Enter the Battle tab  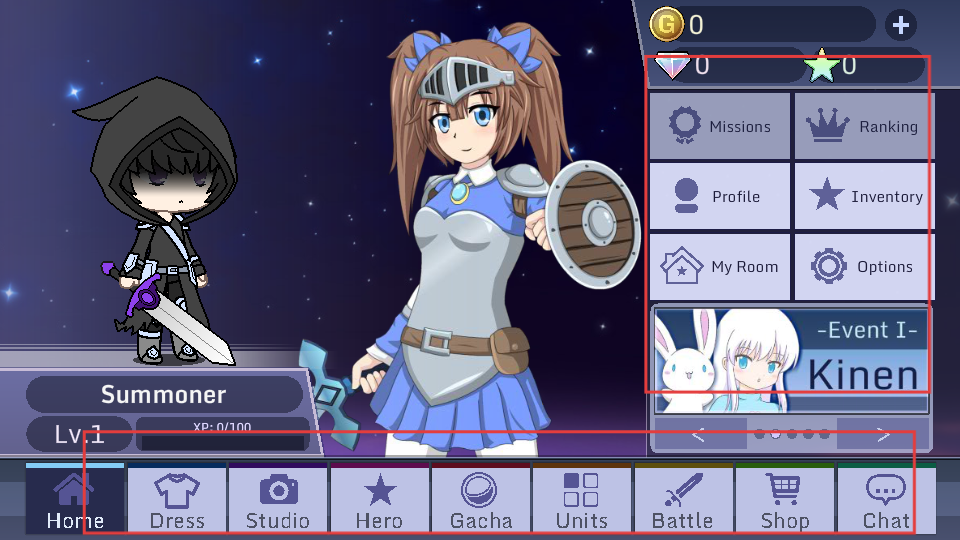point(683,499)
